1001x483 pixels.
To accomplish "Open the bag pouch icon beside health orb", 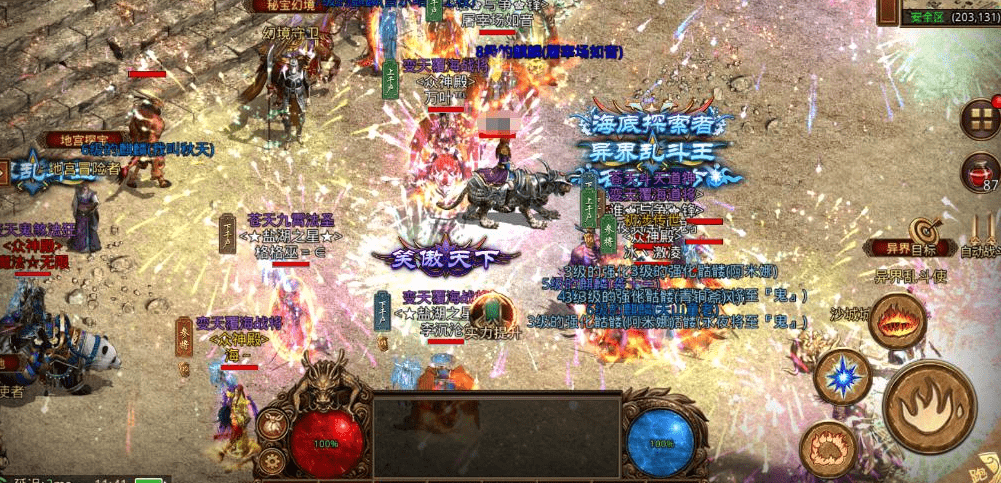I will pyautogui.click(x=271, y=423).
